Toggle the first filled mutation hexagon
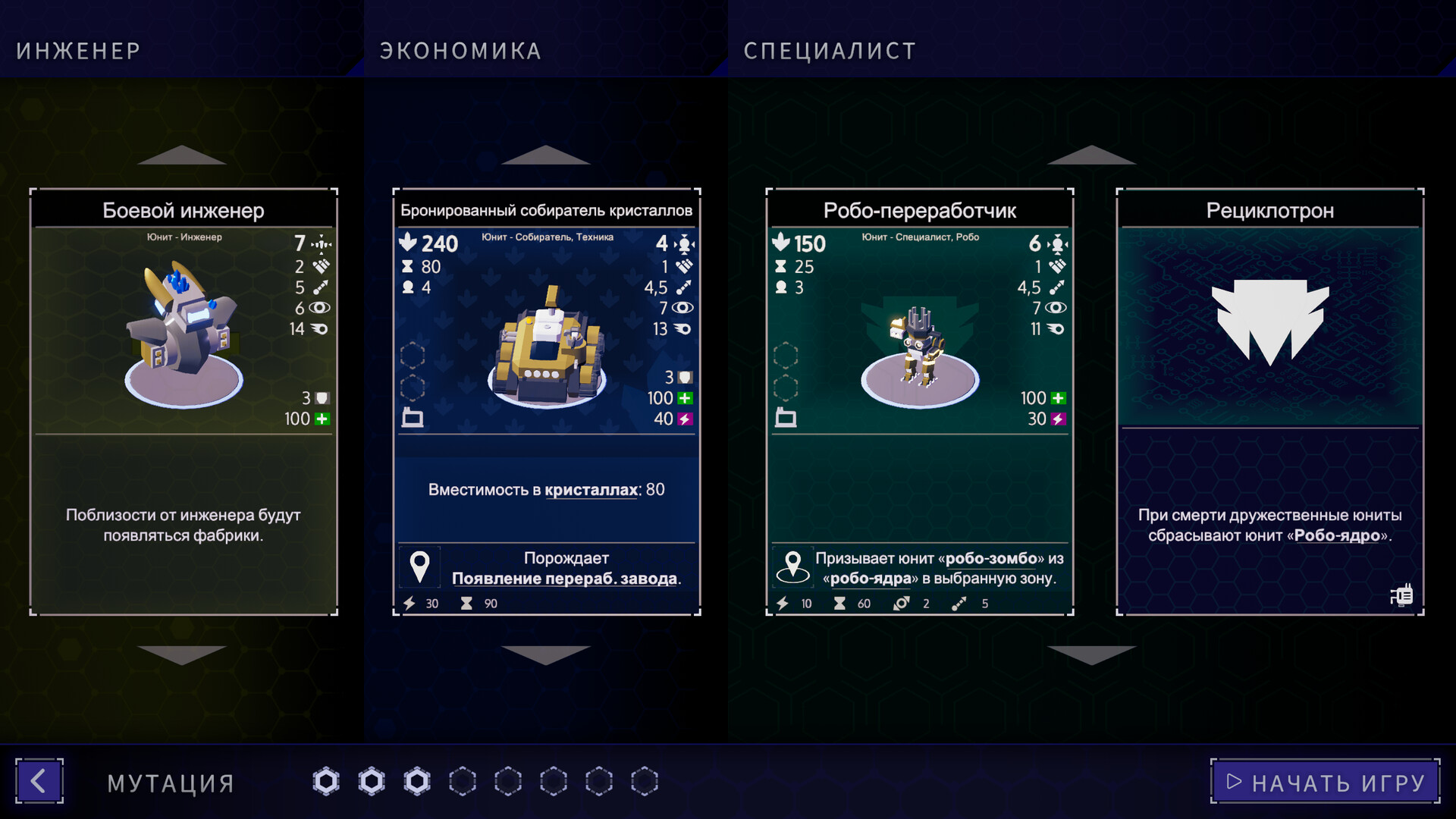This screenshot has width=1456, height=819. pyautogui.click(x=326, y=780)
